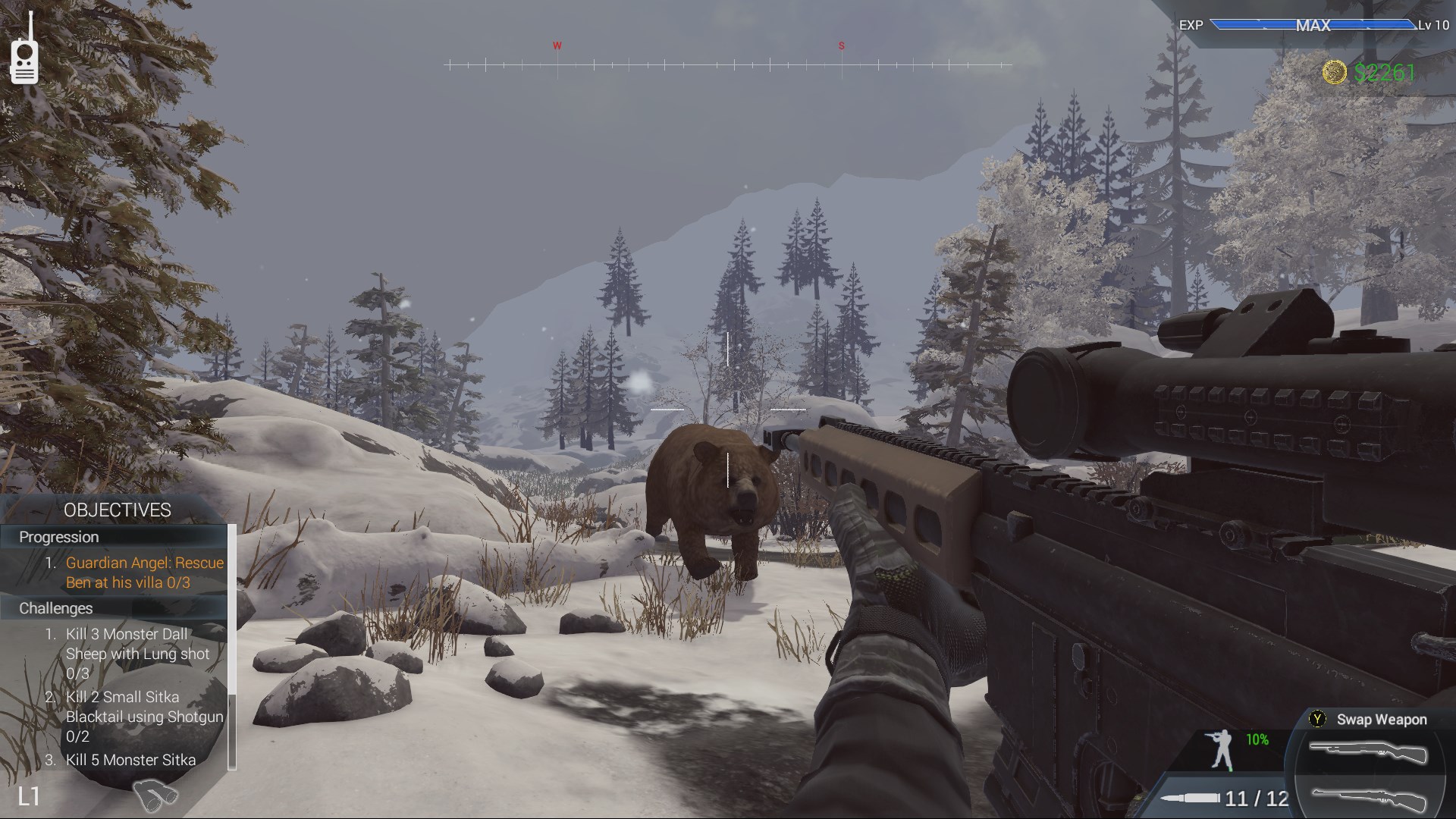Click the red W compass marker
Image resolution: width=1456 pixels, height=819 pixels.
pos(557,45)
